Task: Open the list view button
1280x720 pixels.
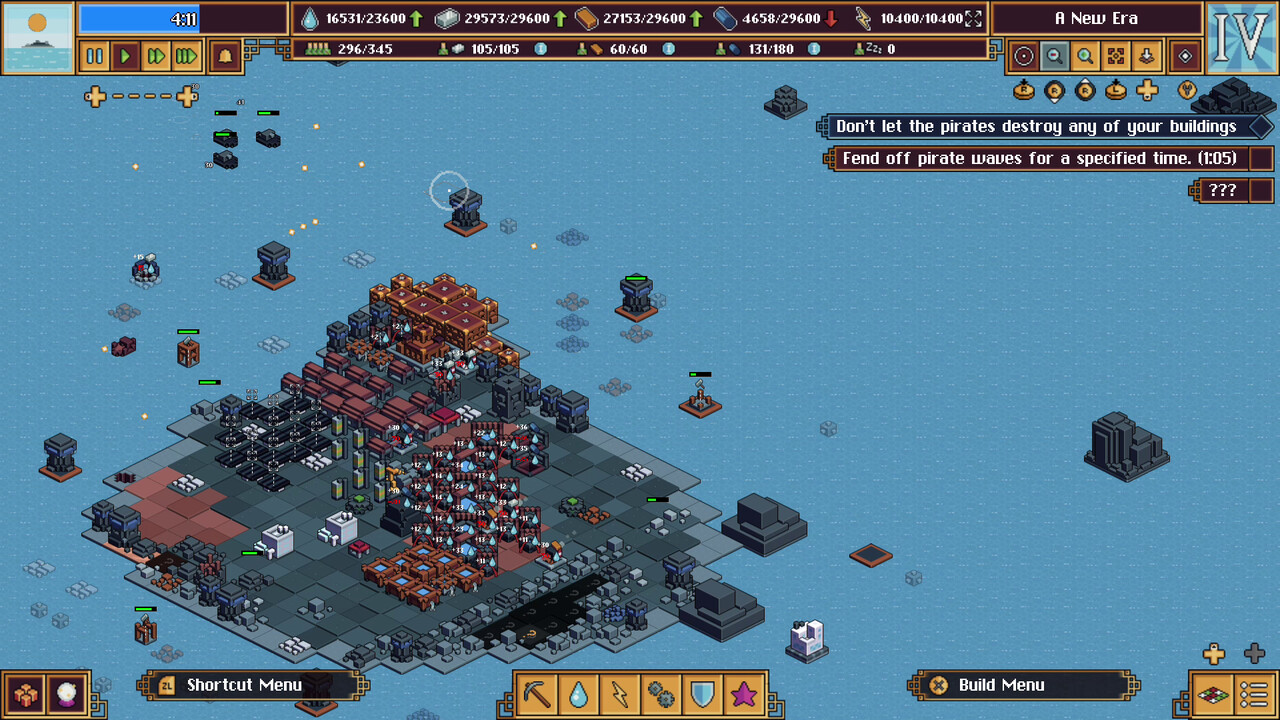Action: [1254, 693]
